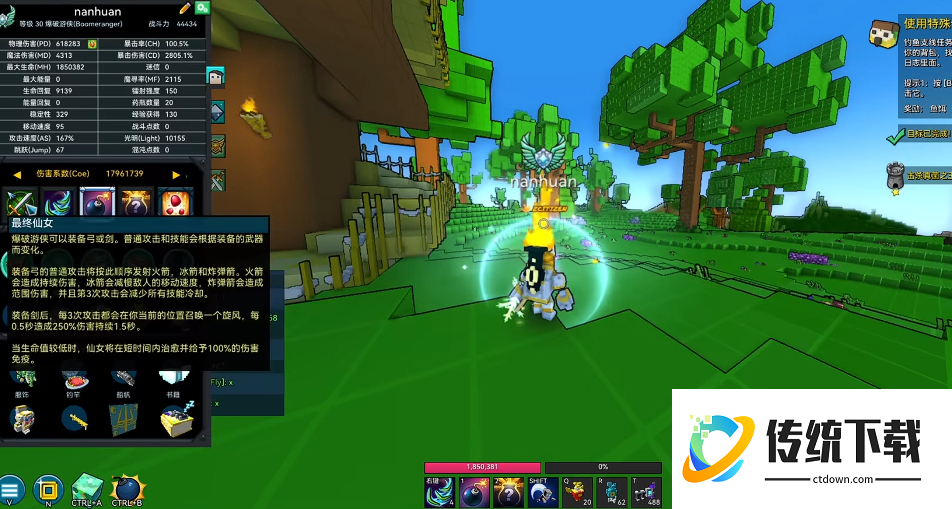Show the previous stat with the left yellow arrow
Image resolution: width=952 pixels, height=509 pixels.
tap(17, 174)
